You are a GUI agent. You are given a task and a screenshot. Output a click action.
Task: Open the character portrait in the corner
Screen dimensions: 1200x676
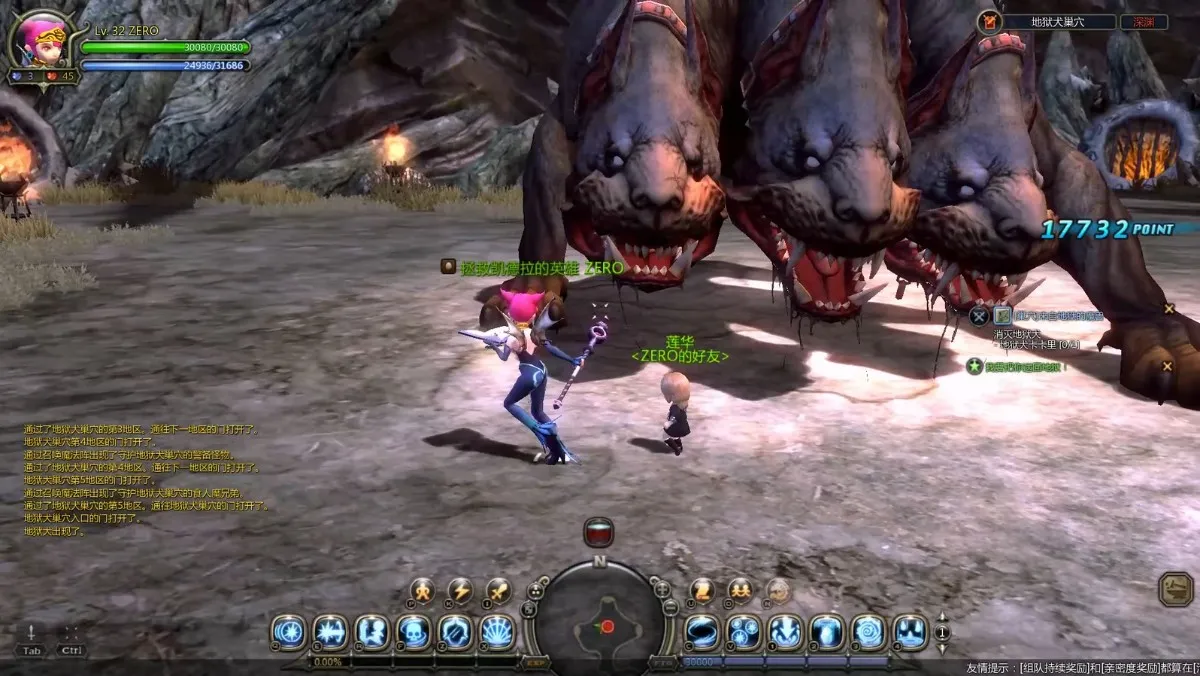(x=38, y=42)
